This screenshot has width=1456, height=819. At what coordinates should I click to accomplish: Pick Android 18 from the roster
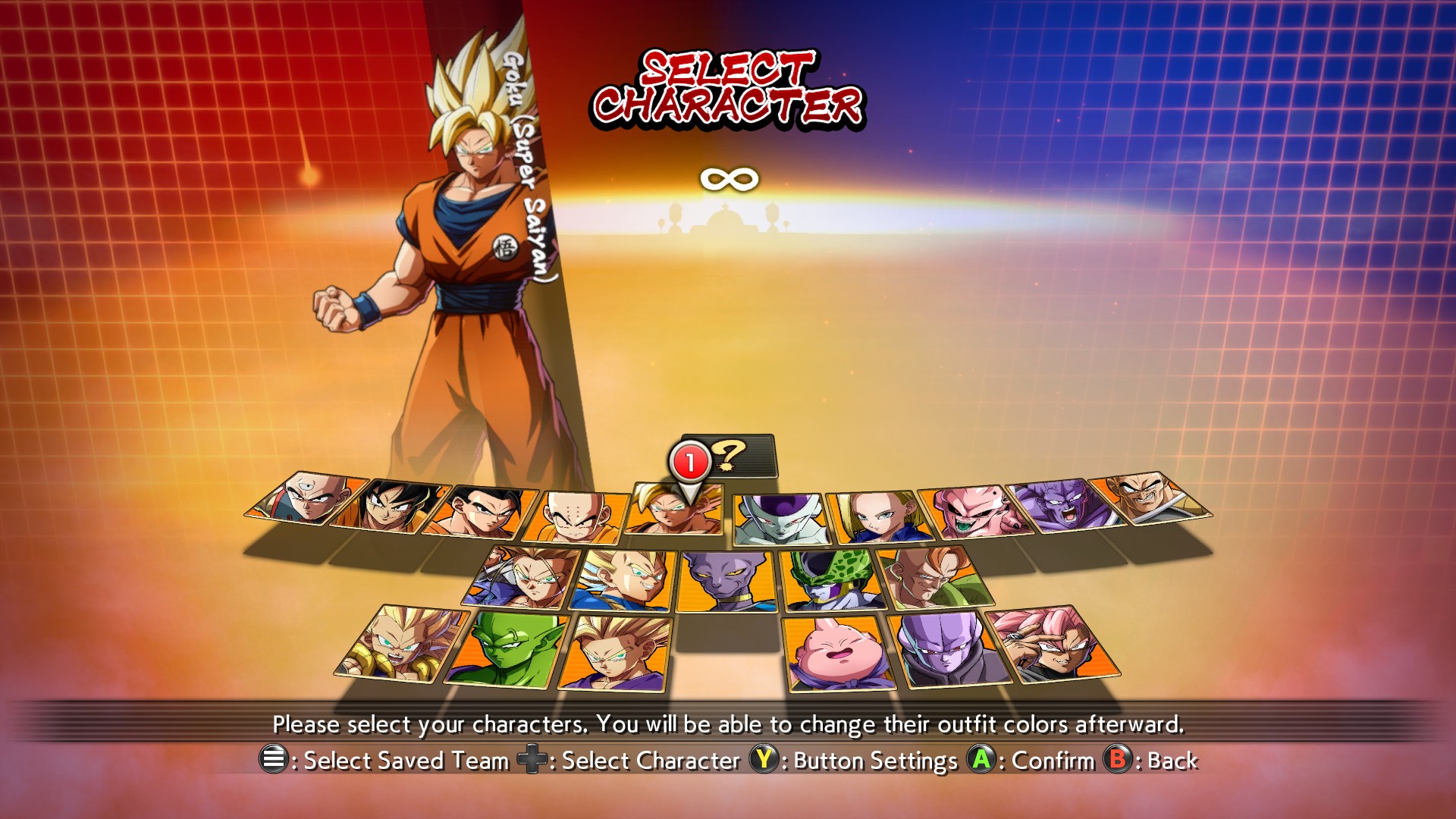(878, 516)
